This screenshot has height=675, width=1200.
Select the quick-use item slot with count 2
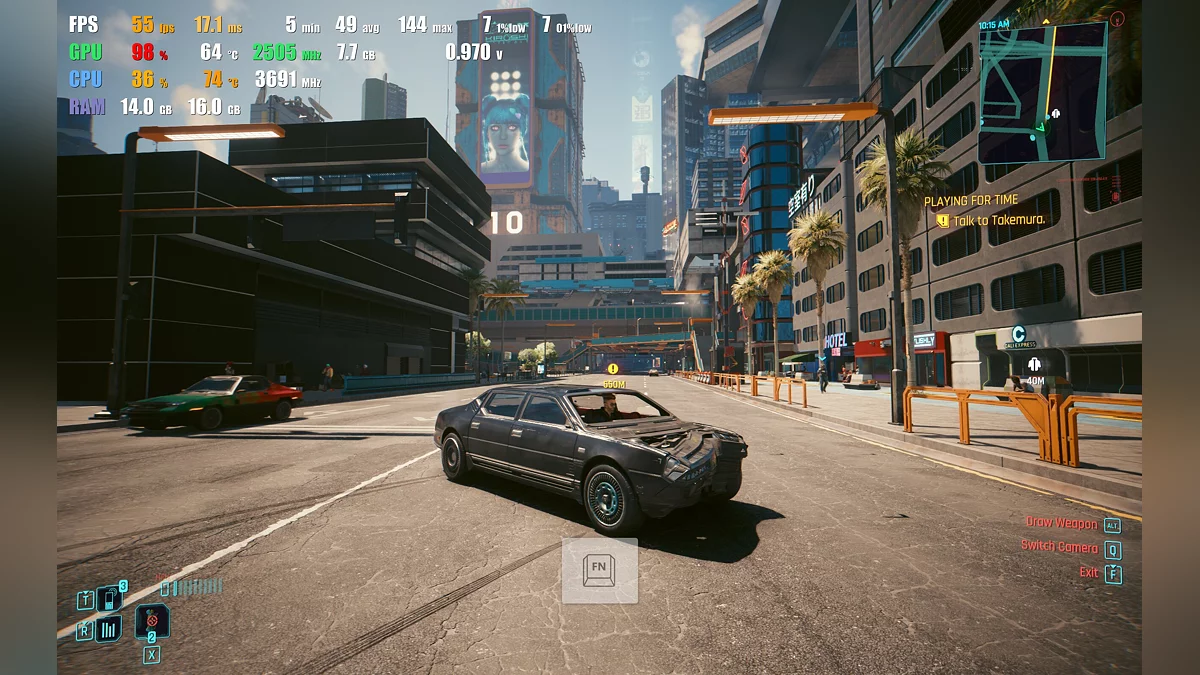152,621
